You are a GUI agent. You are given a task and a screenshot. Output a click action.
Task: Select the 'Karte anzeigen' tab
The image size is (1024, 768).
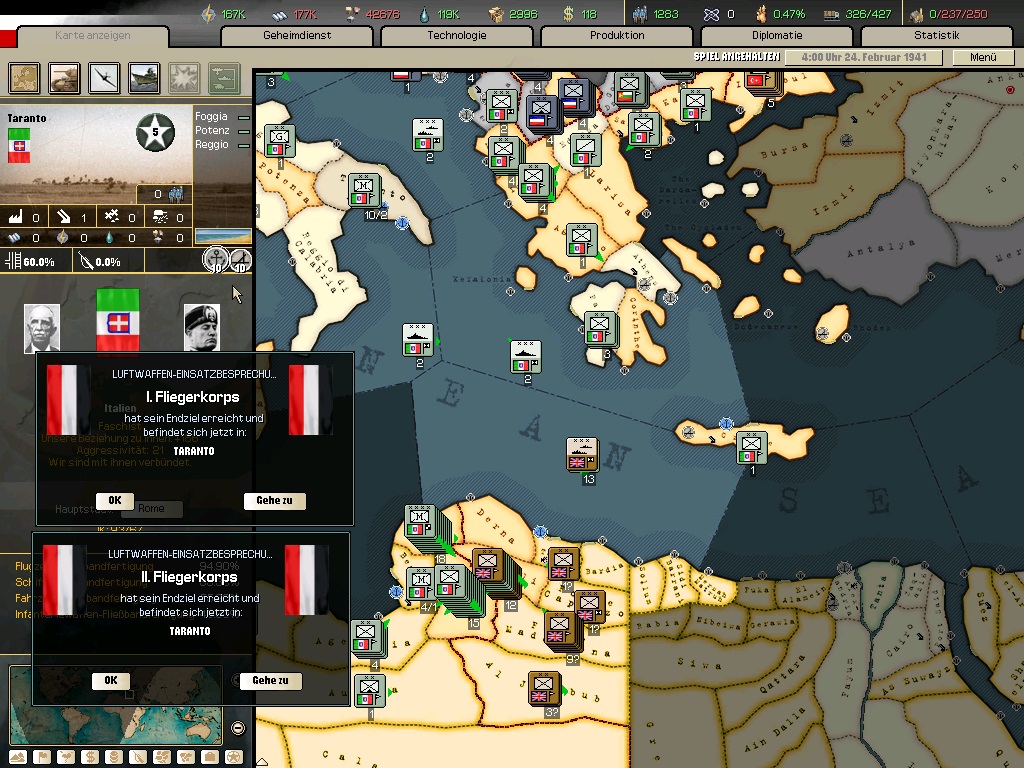[x=92, y=36]
